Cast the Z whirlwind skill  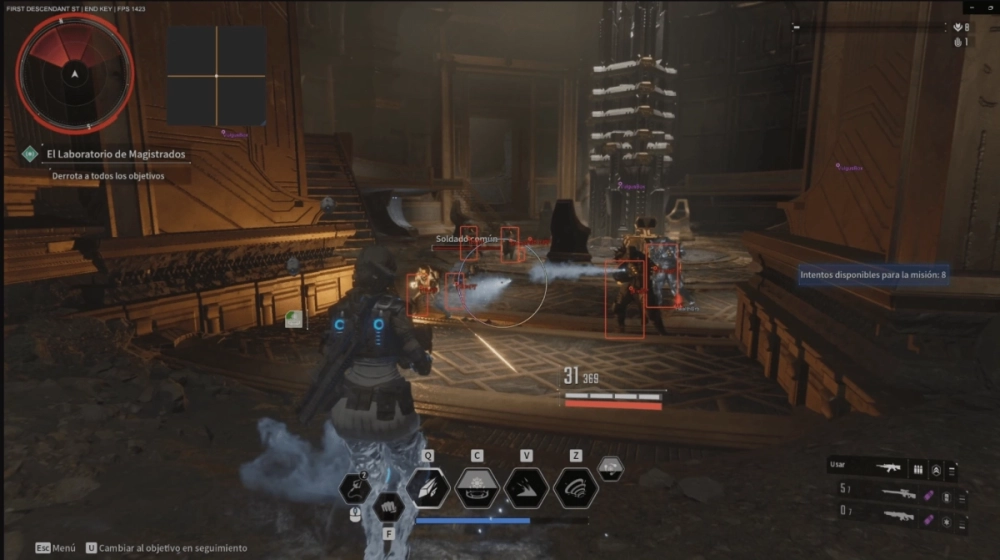pos(575,487)
